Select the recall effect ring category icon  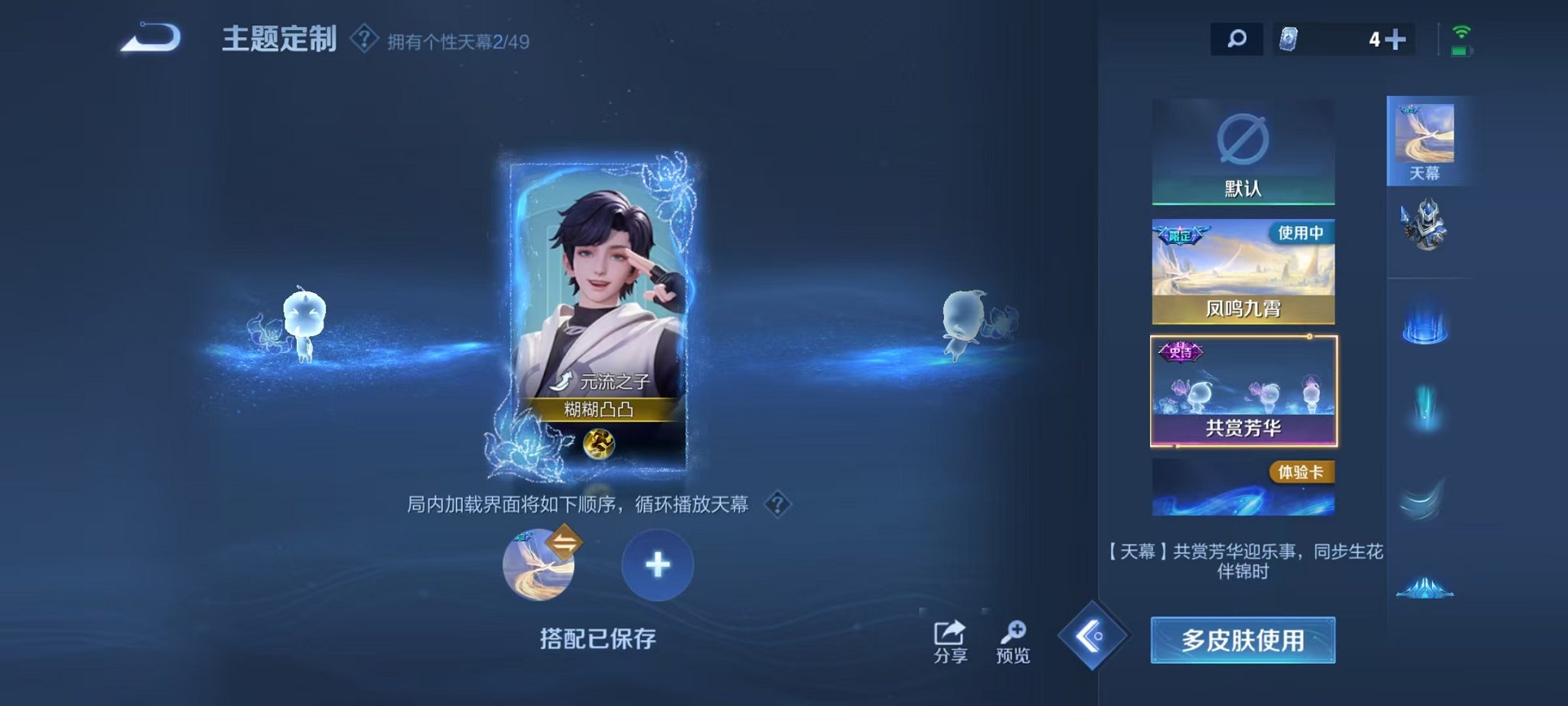pos(1426,327)
